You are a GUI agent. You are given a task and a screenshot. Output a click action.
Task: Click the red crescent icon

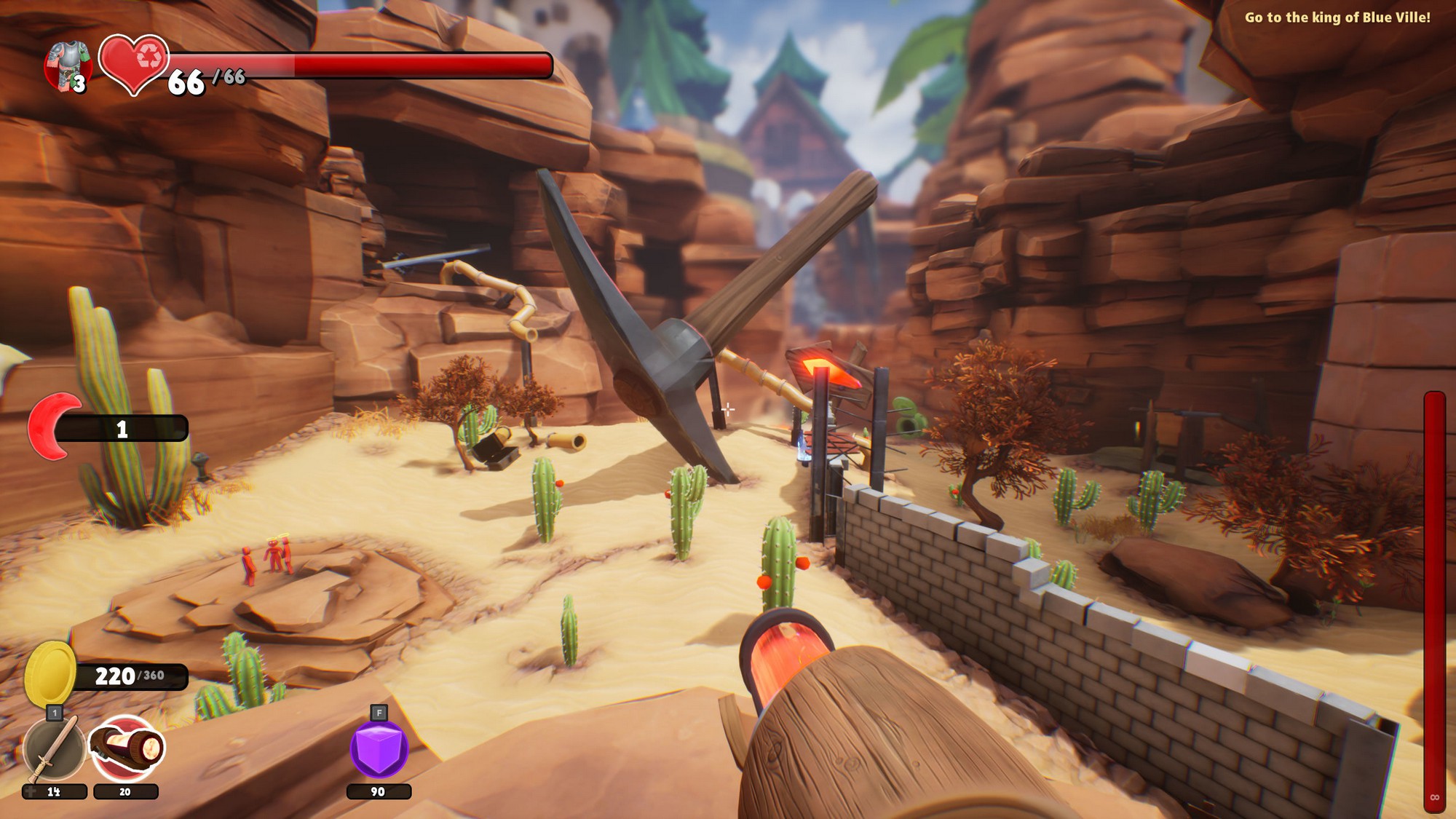(52, 426)
